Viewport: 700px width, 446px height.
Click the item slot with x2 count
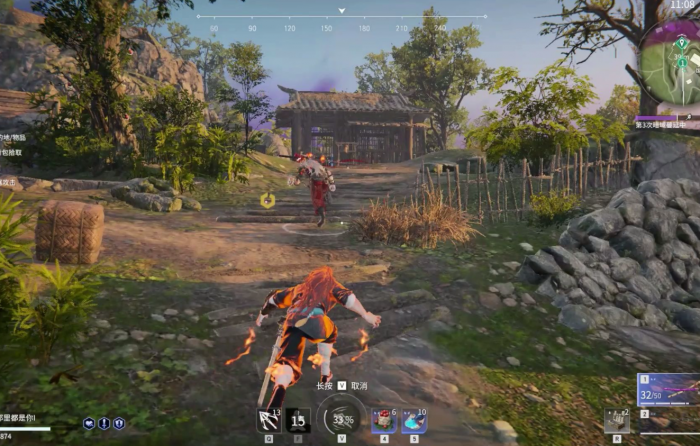click(617, 420)
